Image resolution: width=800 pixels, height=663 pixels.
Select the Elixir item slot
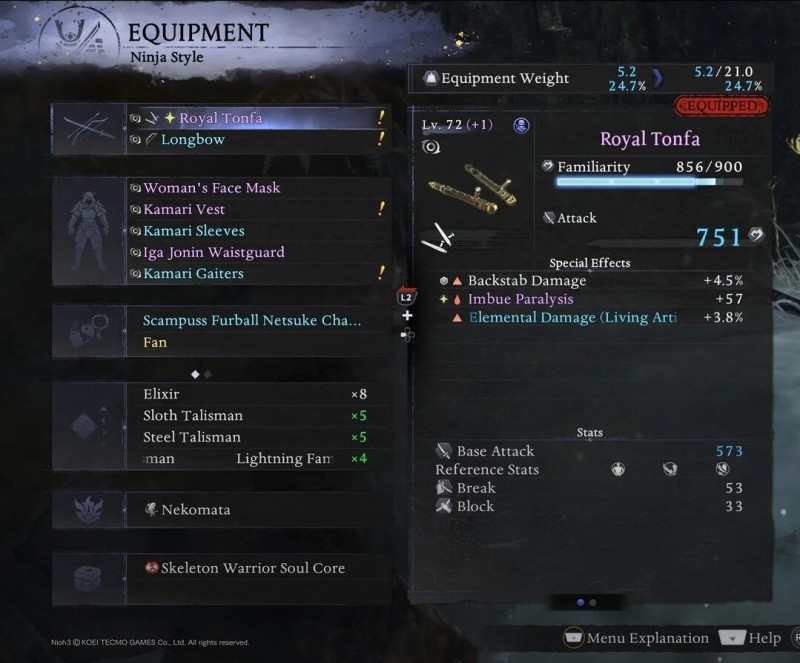click(x=162, y=394)
